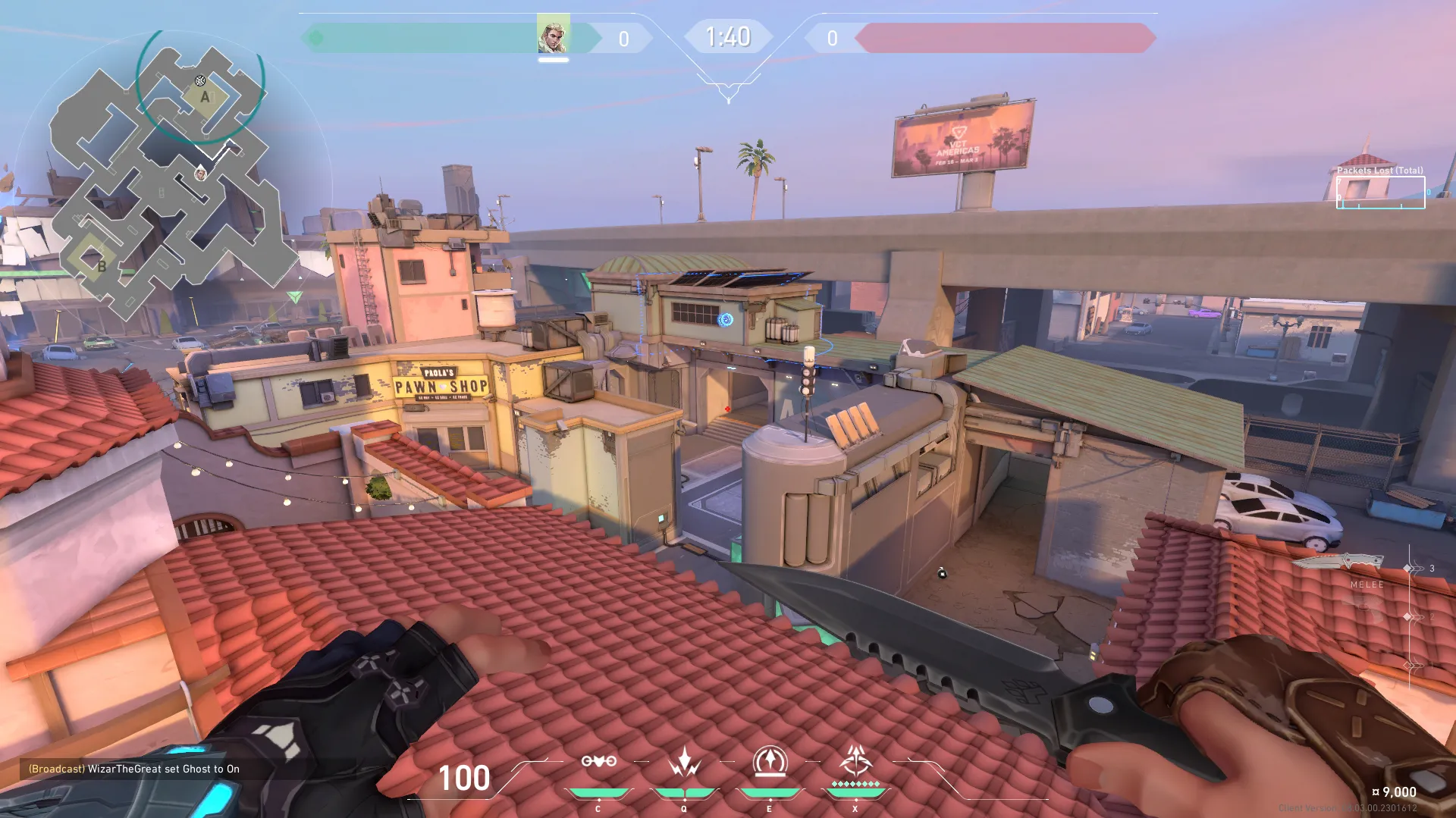
Task: Activate the Recon Bolt ability icon
Action: click(x=770, y=762)
